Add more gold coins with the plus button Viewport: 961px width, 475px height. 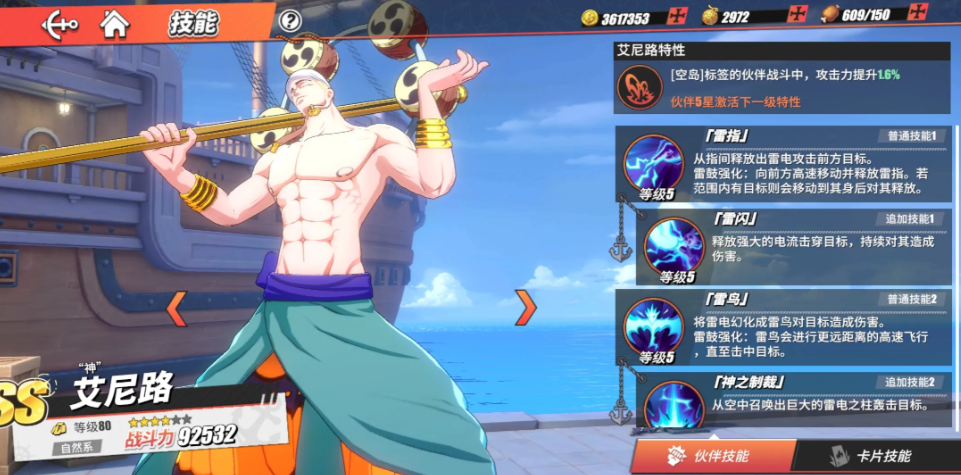(677, 17)
